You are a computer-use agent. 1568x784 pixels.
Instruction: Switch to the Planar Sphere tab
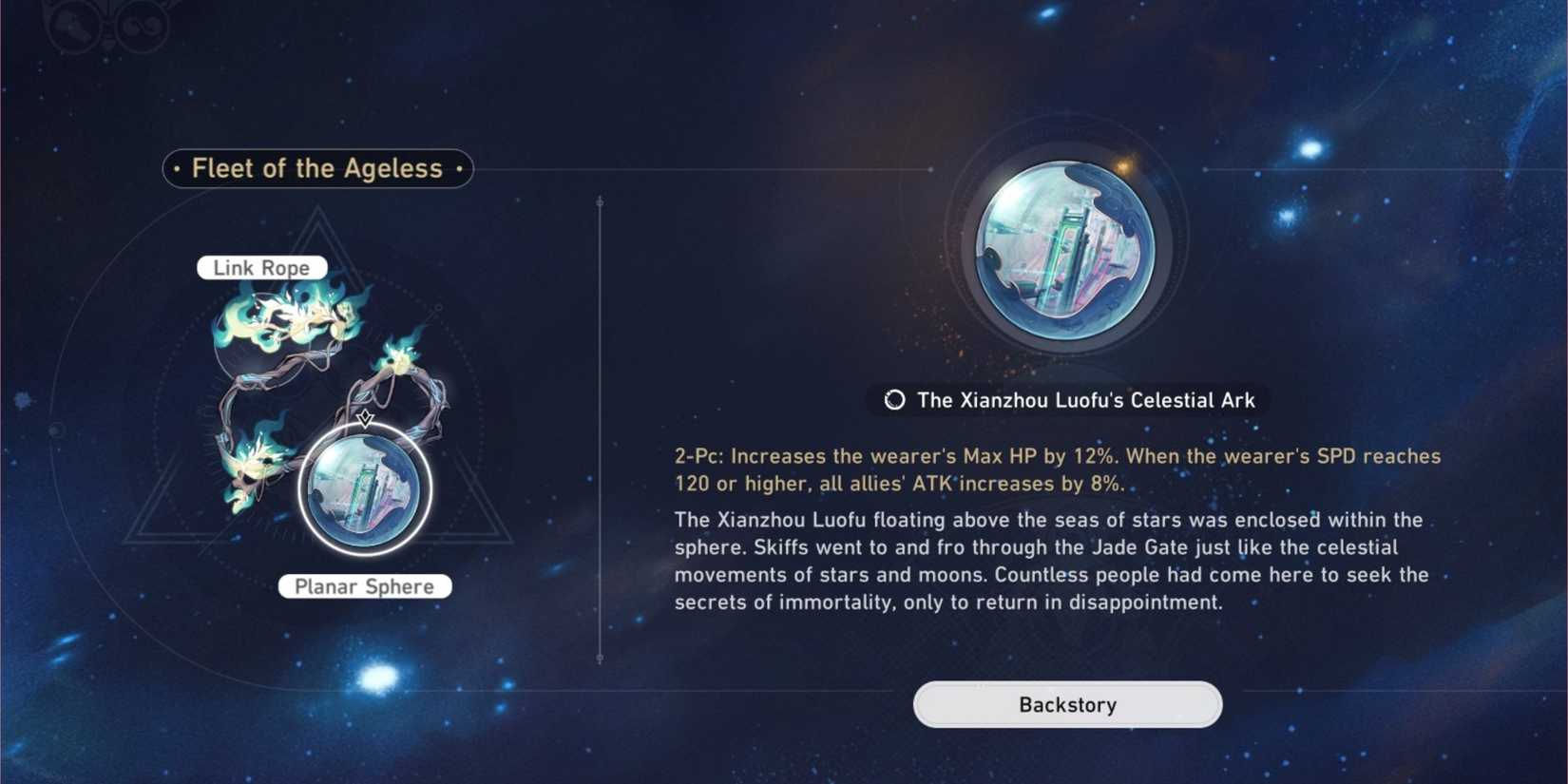[365, 586]
